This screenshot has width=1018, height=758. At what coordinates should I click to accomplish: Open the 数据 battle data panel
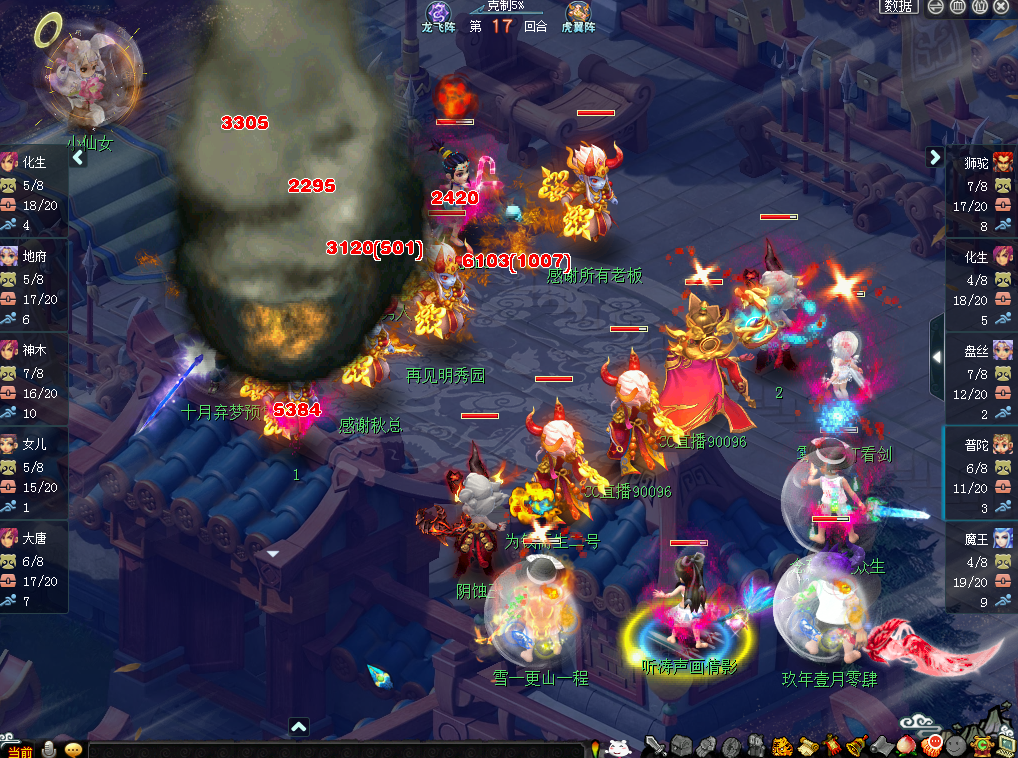[899, 6]
